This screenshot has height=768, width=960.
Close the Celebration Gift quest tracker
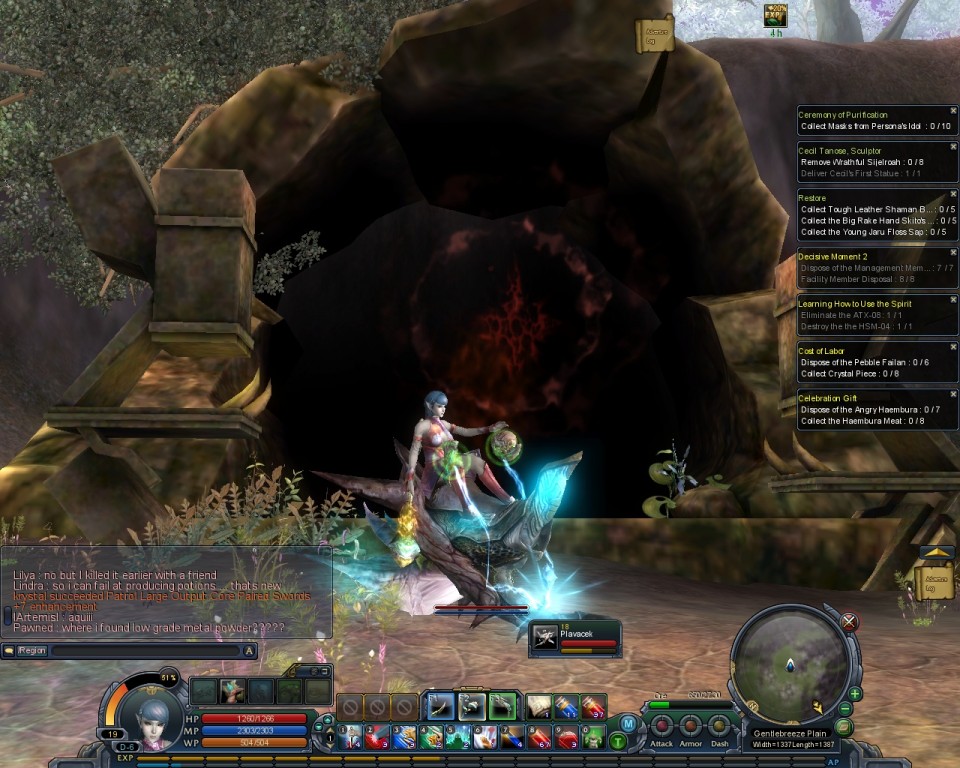[953, 395]
